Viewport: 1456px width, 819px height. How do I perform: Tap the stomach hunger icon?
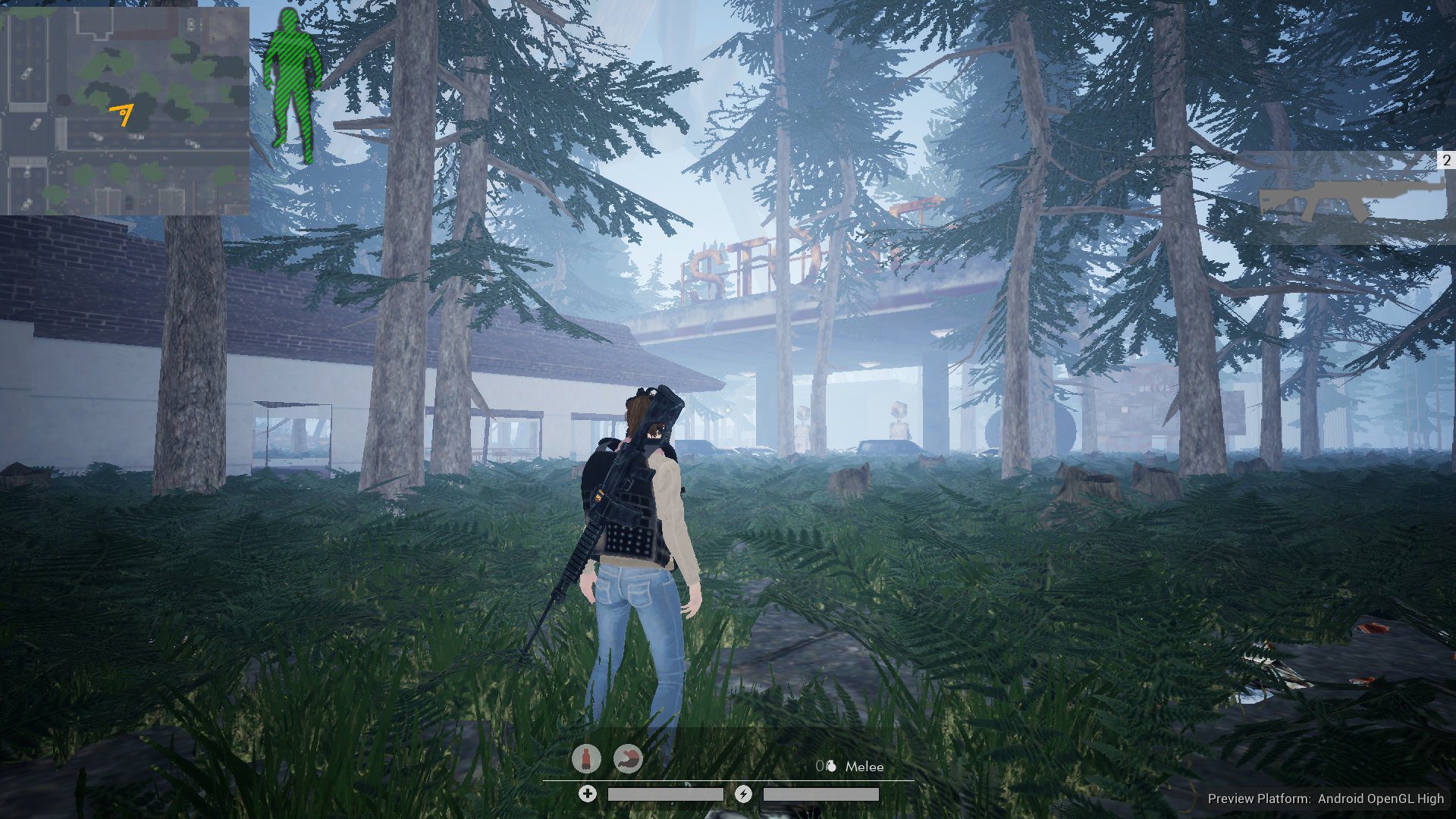tap(628, 758)
